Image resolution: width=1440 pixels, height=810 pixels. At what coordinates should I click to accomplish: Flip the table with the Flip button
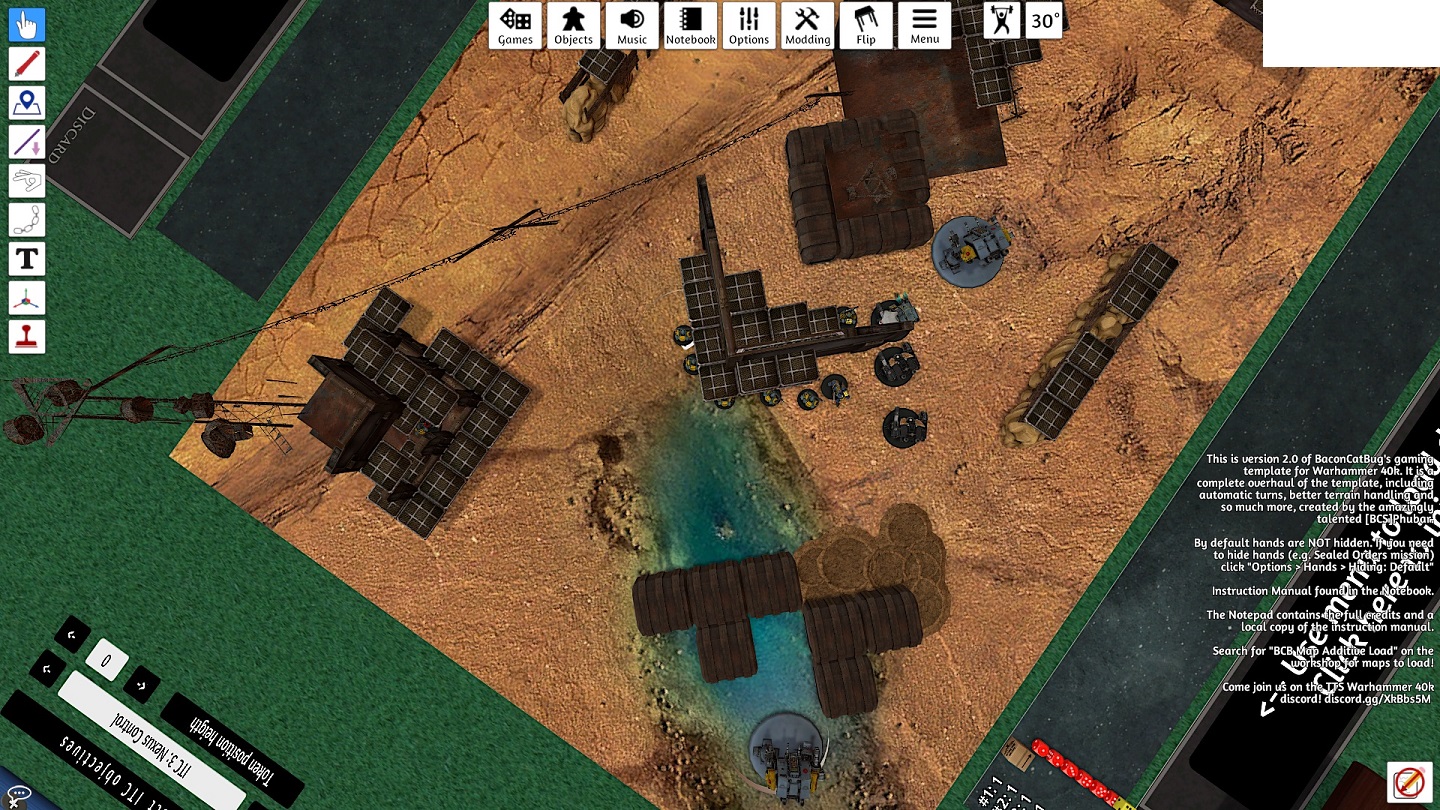point(866,25)
